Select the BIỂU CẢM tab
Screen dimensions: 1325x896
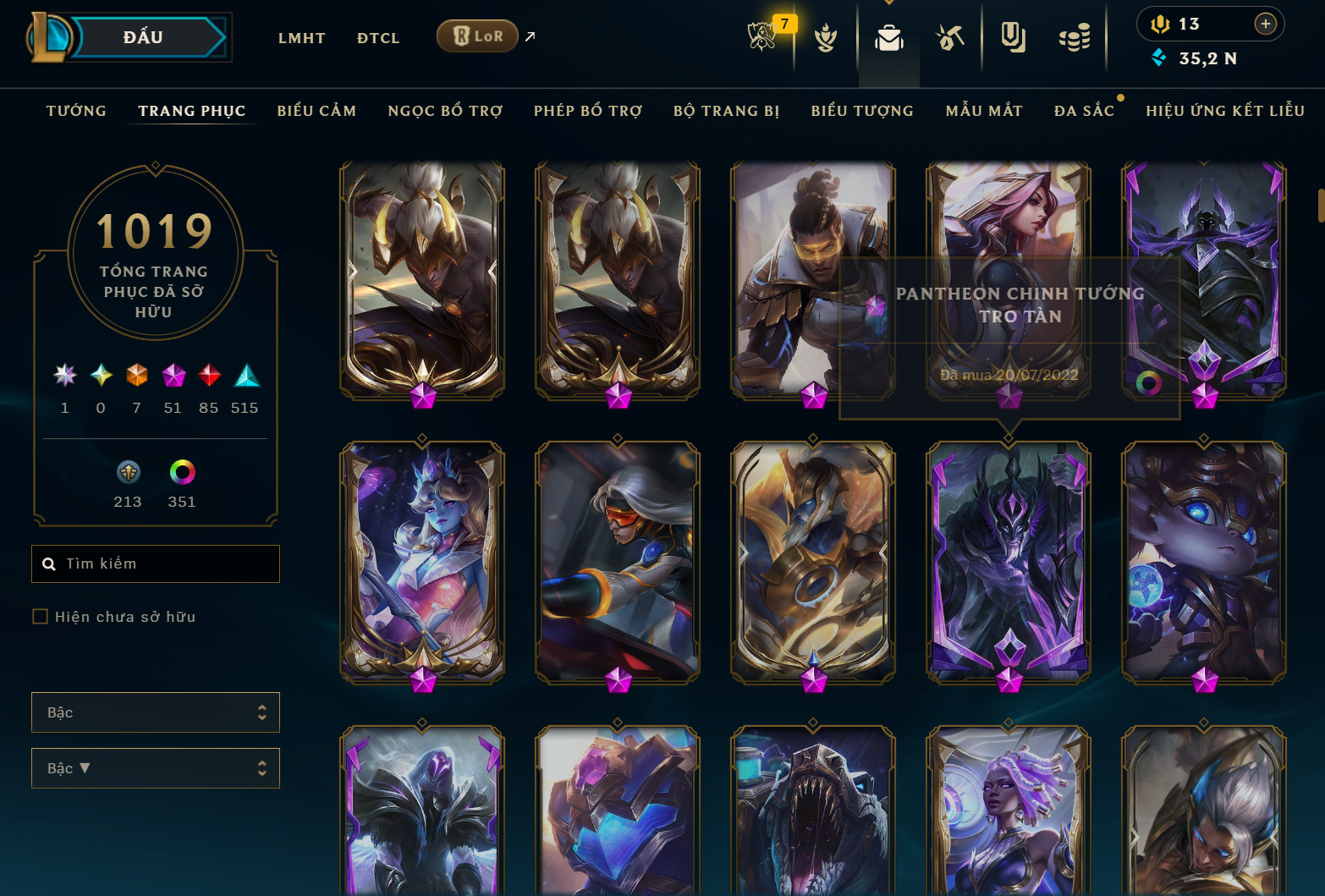coord(316,111)
